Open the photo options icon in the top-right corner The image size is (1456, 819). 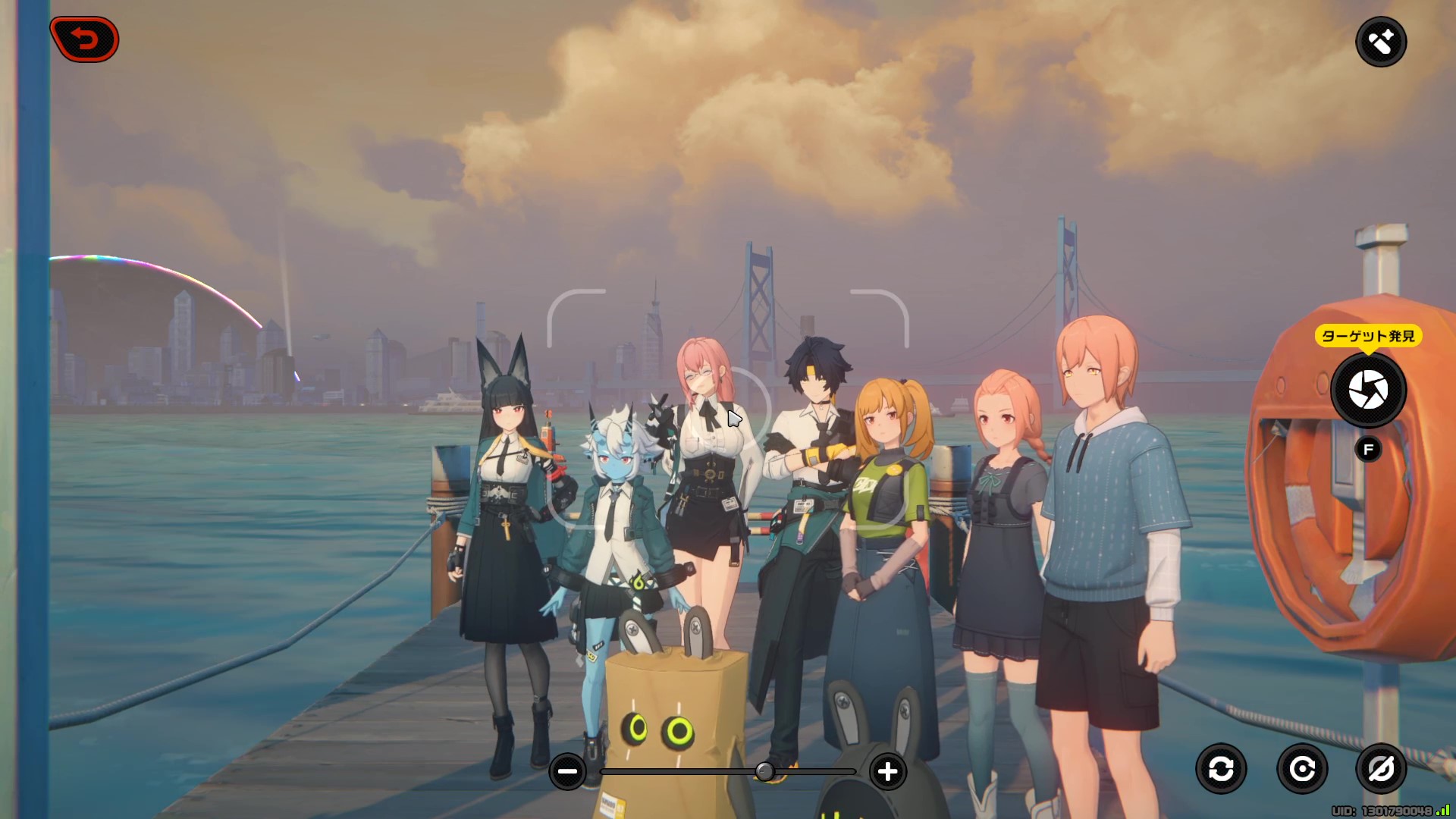1382,42
